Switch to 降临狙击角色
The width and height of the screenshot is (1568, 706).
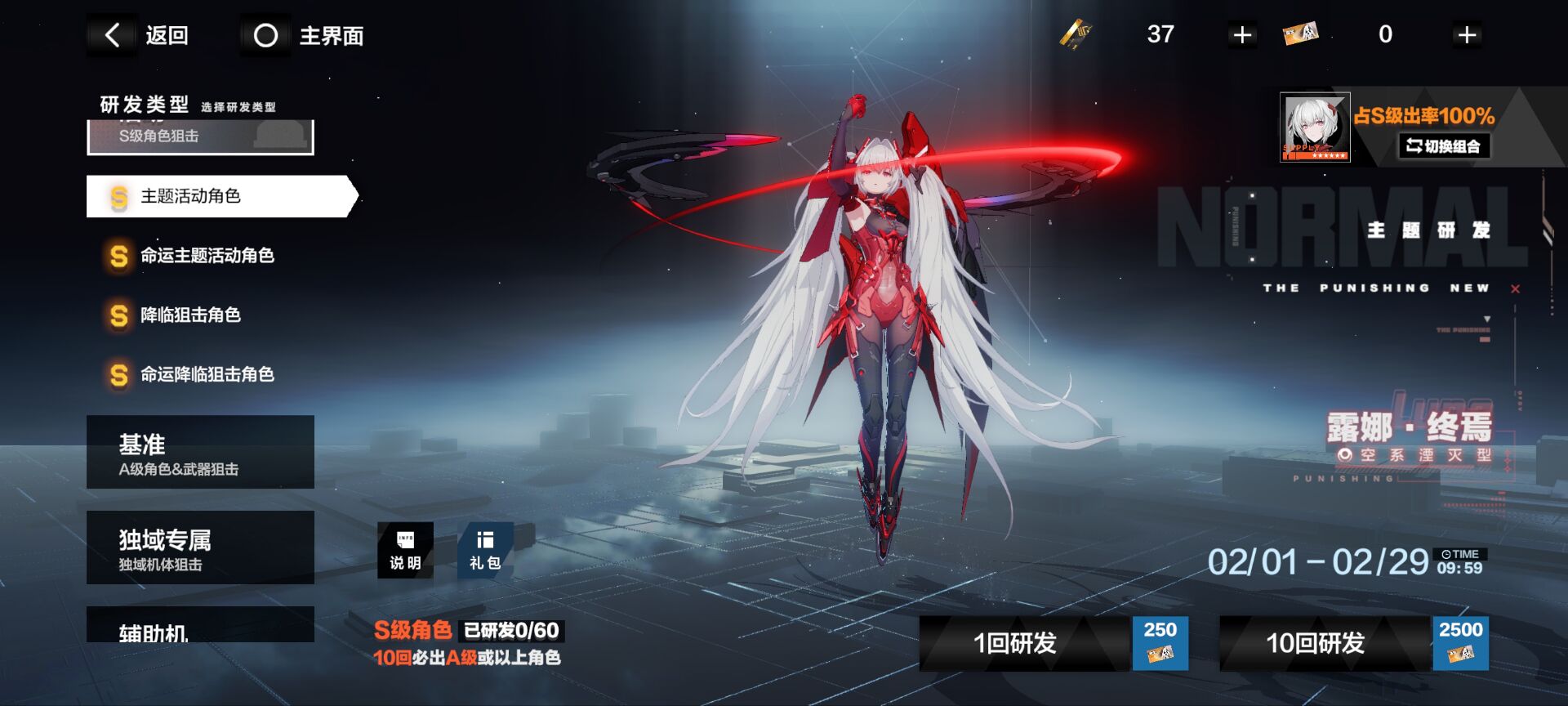click(x=189, y=315)
